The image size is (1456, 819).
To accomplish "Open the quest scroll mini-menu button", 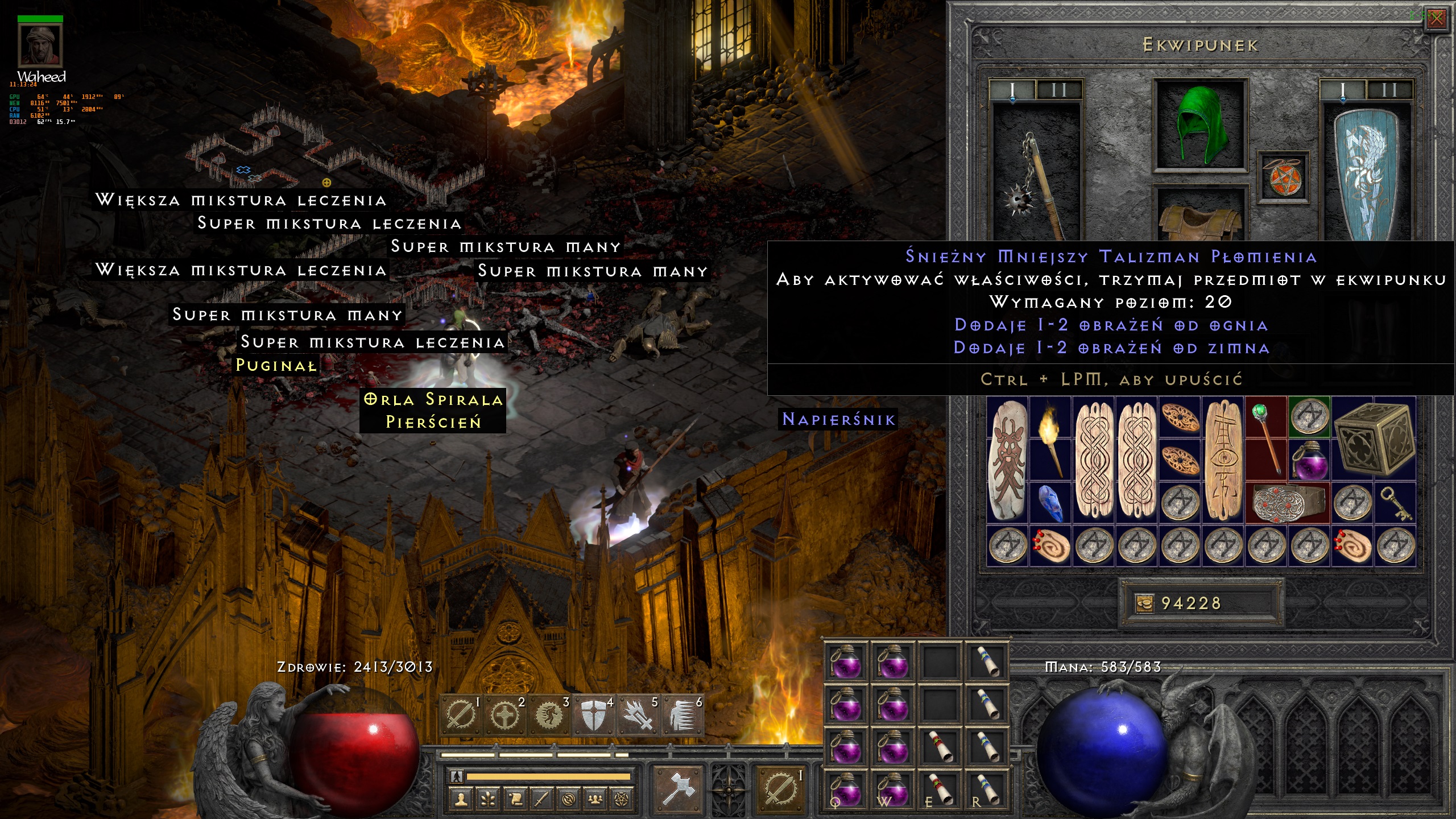I will [x=515, y=800].
